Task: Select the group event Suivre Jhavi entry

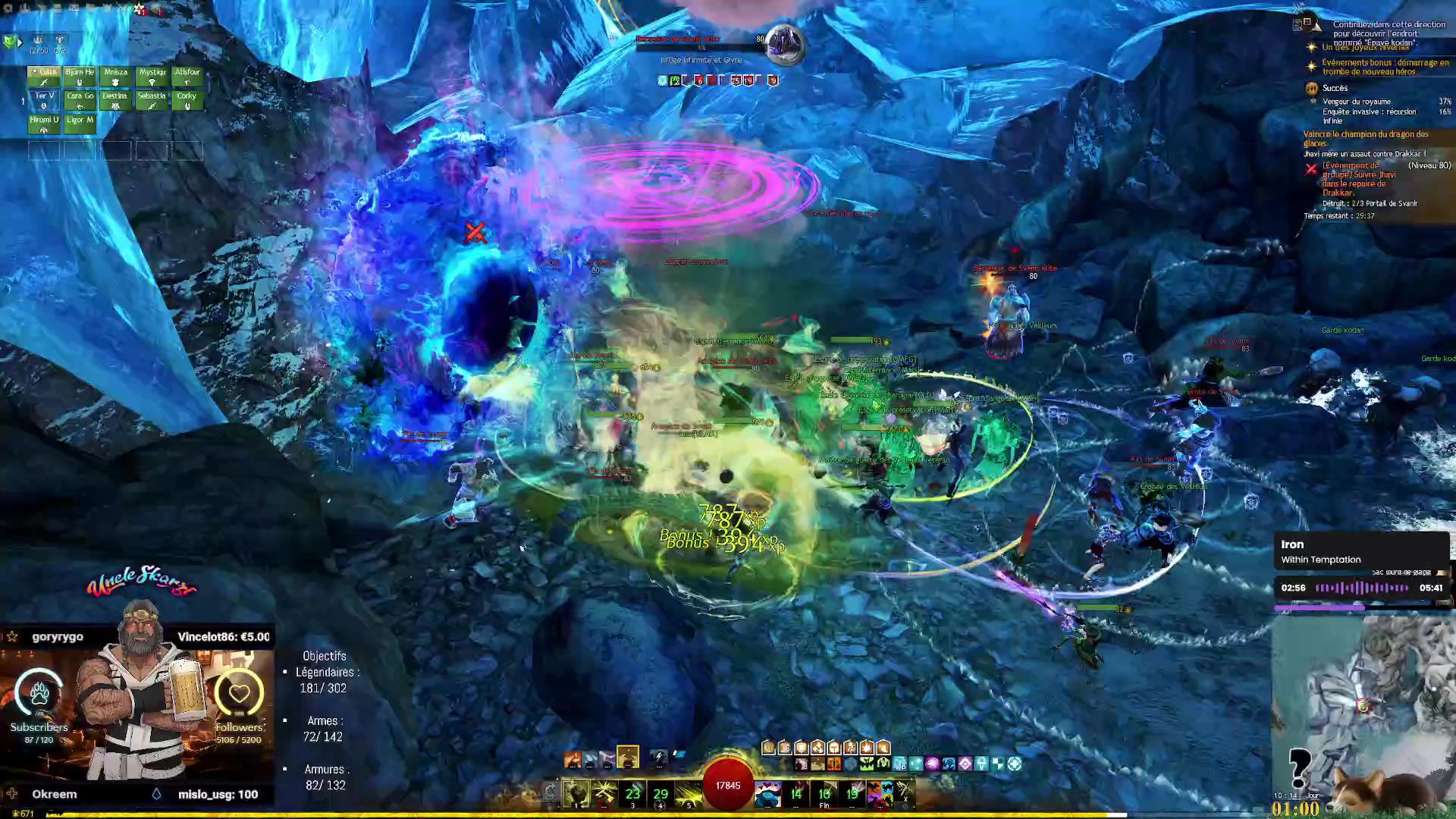Action: [x=1359, y=179]
